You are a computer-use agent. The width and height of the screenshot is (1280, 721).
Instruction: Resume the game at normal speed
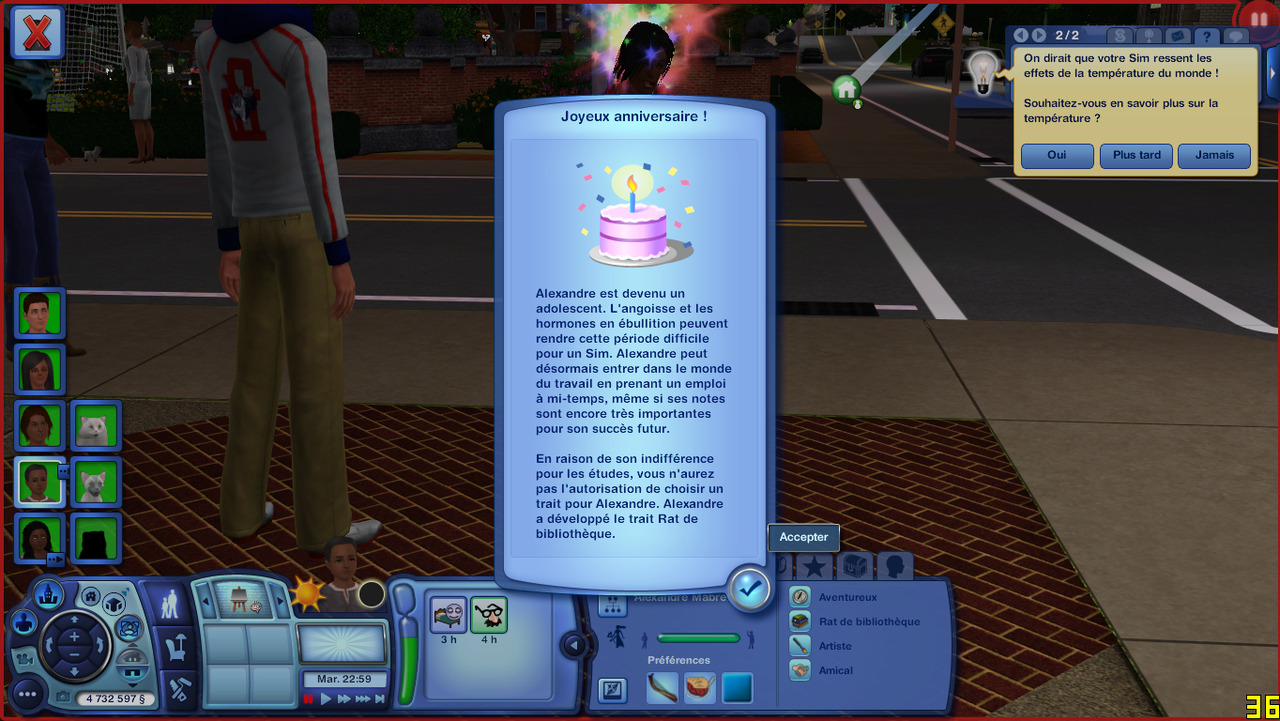click(x=326, y=699)
